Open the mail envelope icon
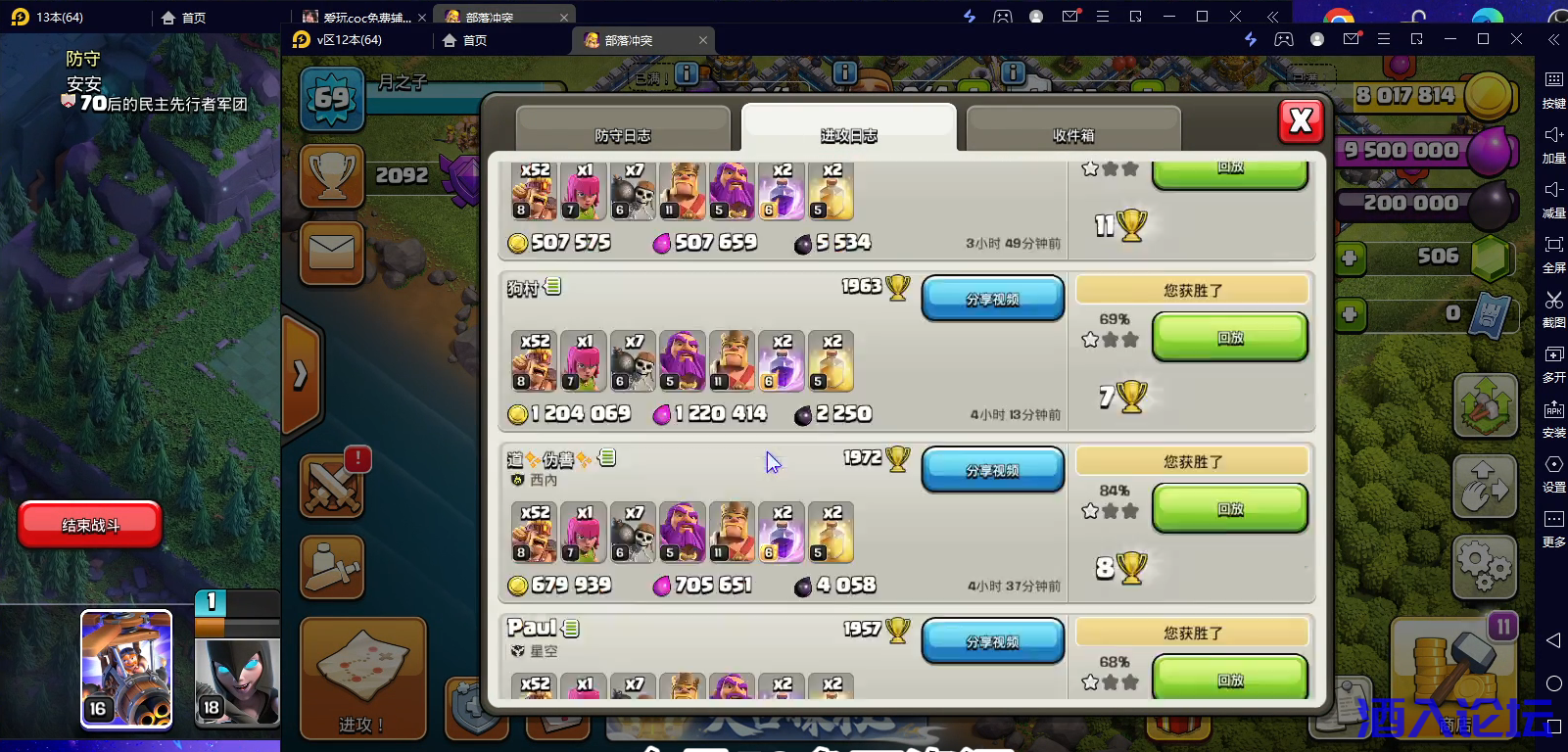The image size is (1568, 752). tap(332, 253)
